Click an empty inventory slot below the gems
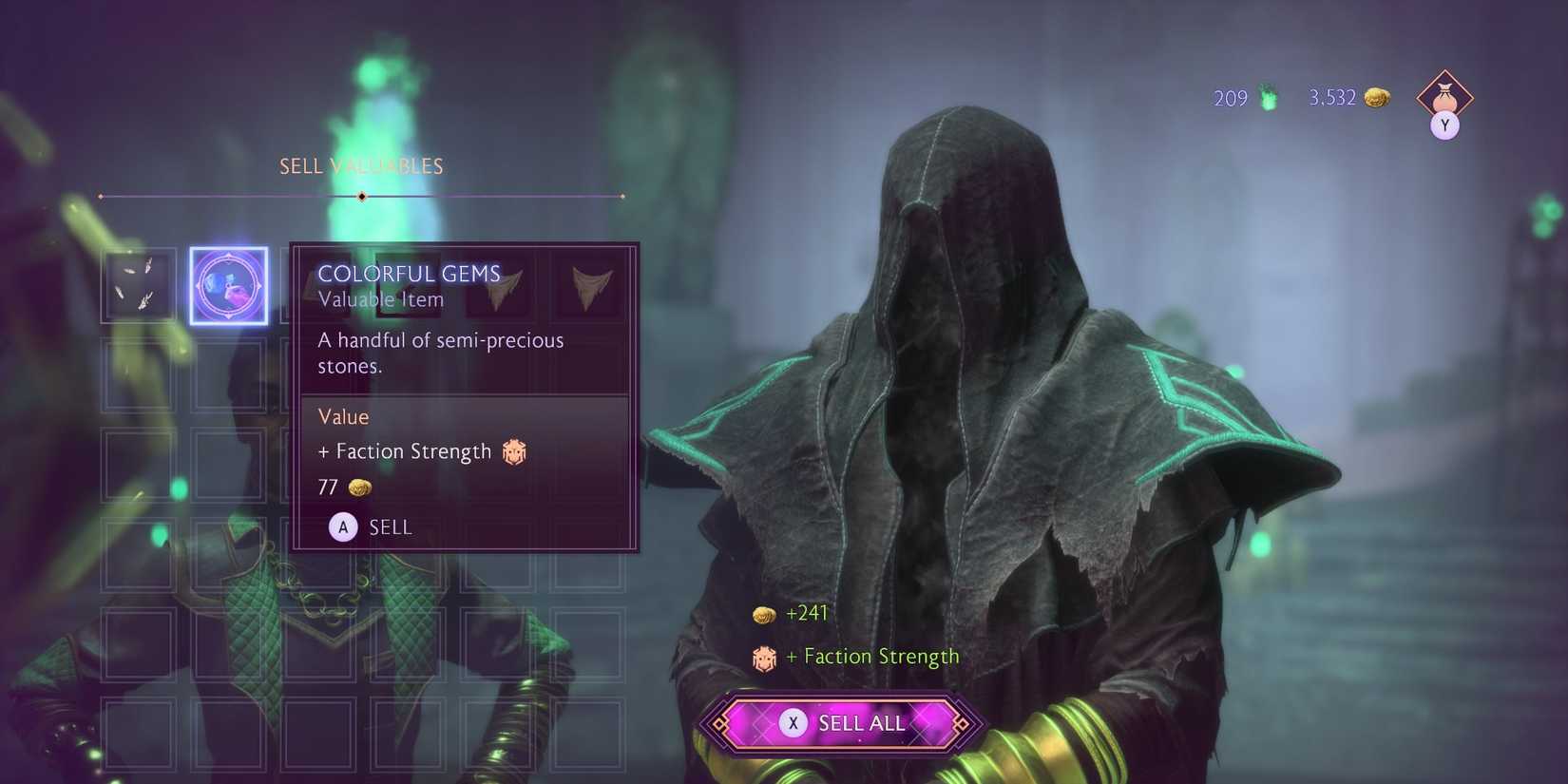Viewport: 1568px width, 784px height. pyautogui.click(x=228, y=374)
